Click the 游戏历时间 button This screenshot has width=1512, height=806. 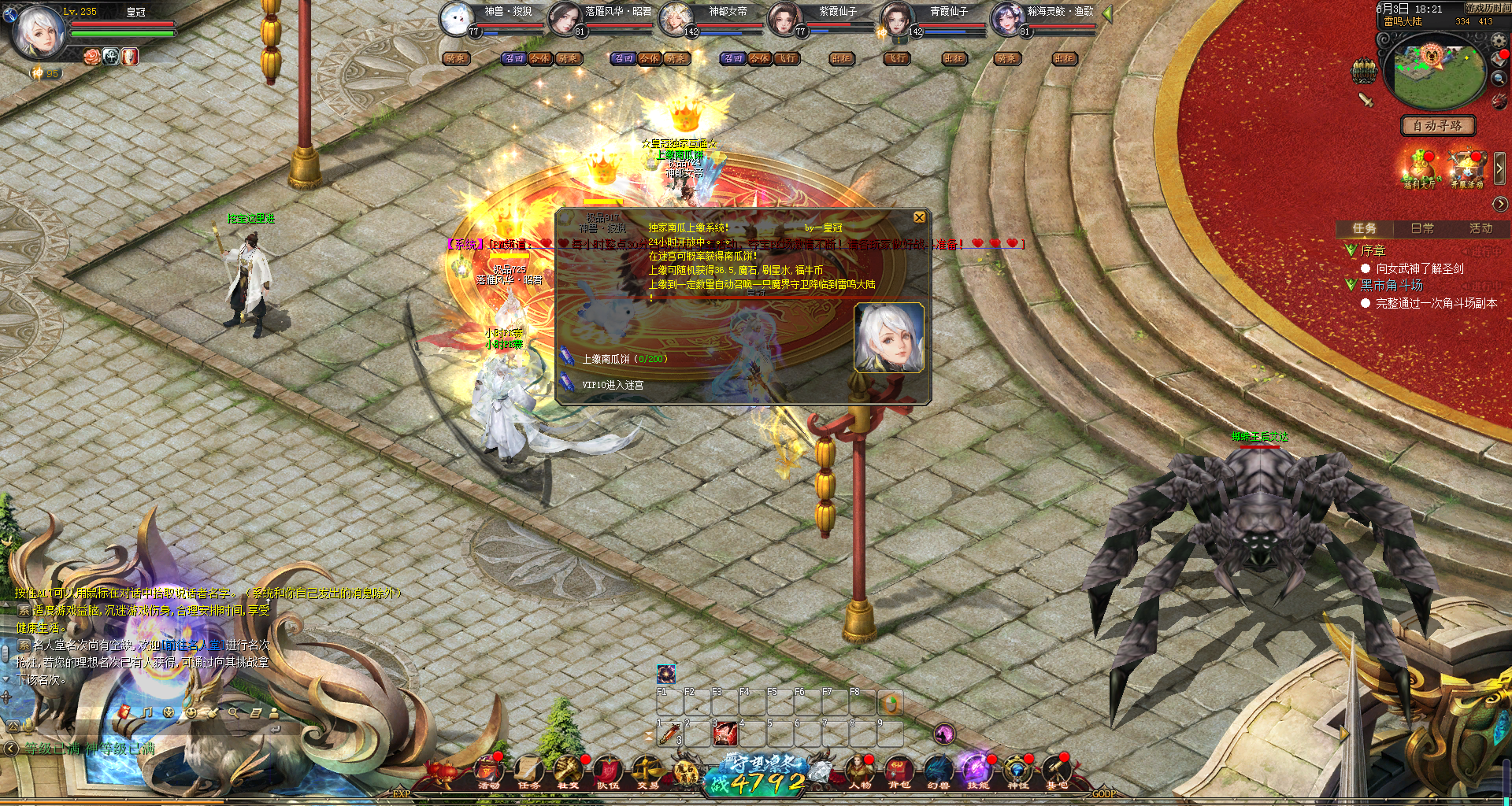pyautogui.click(x=1487, y=8)
